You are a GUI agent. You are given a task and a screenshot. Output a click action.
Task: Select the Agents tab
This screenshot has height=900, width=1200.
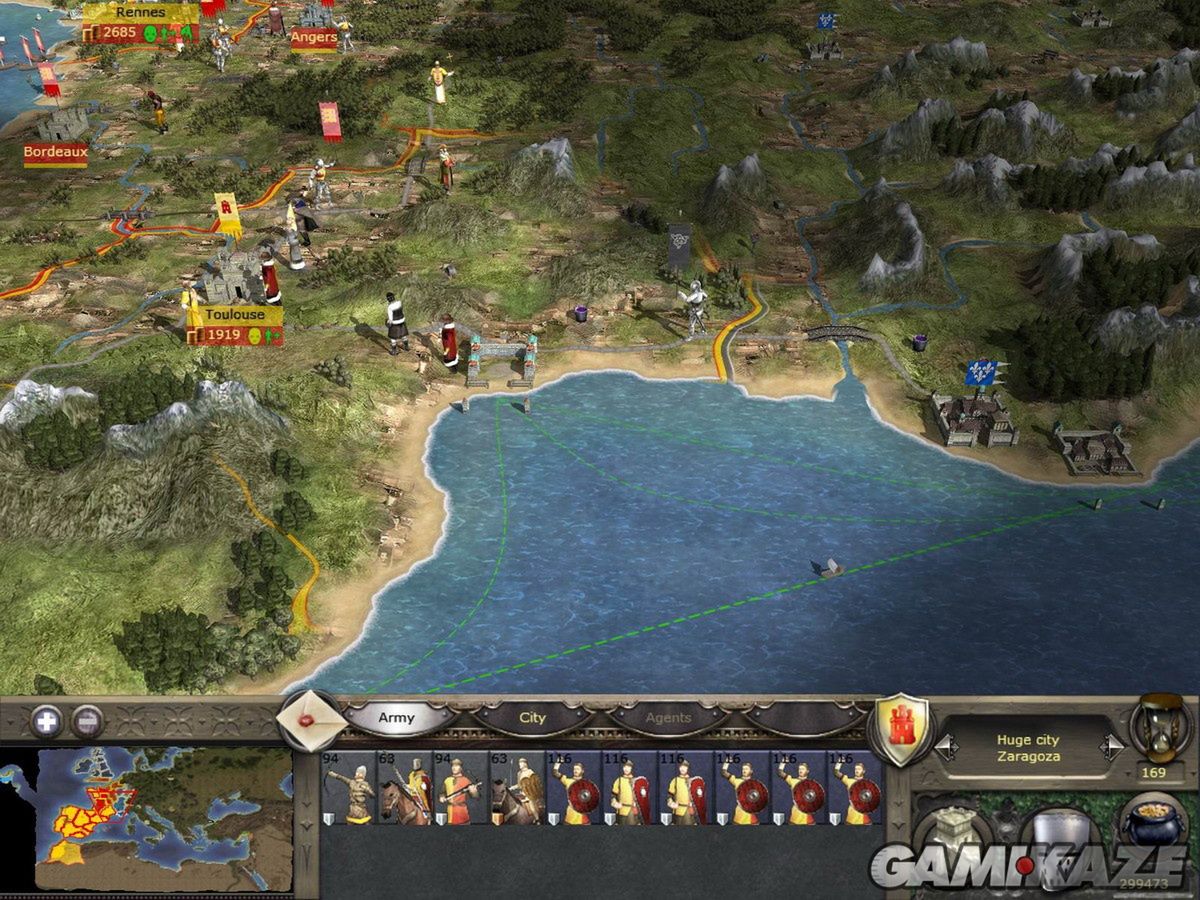[667, 718]
